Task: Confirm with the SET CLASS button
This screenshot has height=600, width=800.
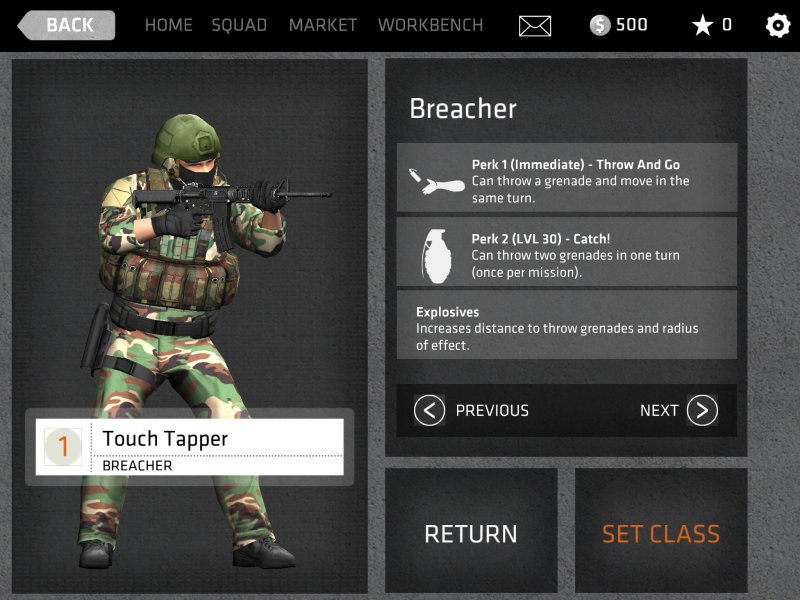Action: 661,534
